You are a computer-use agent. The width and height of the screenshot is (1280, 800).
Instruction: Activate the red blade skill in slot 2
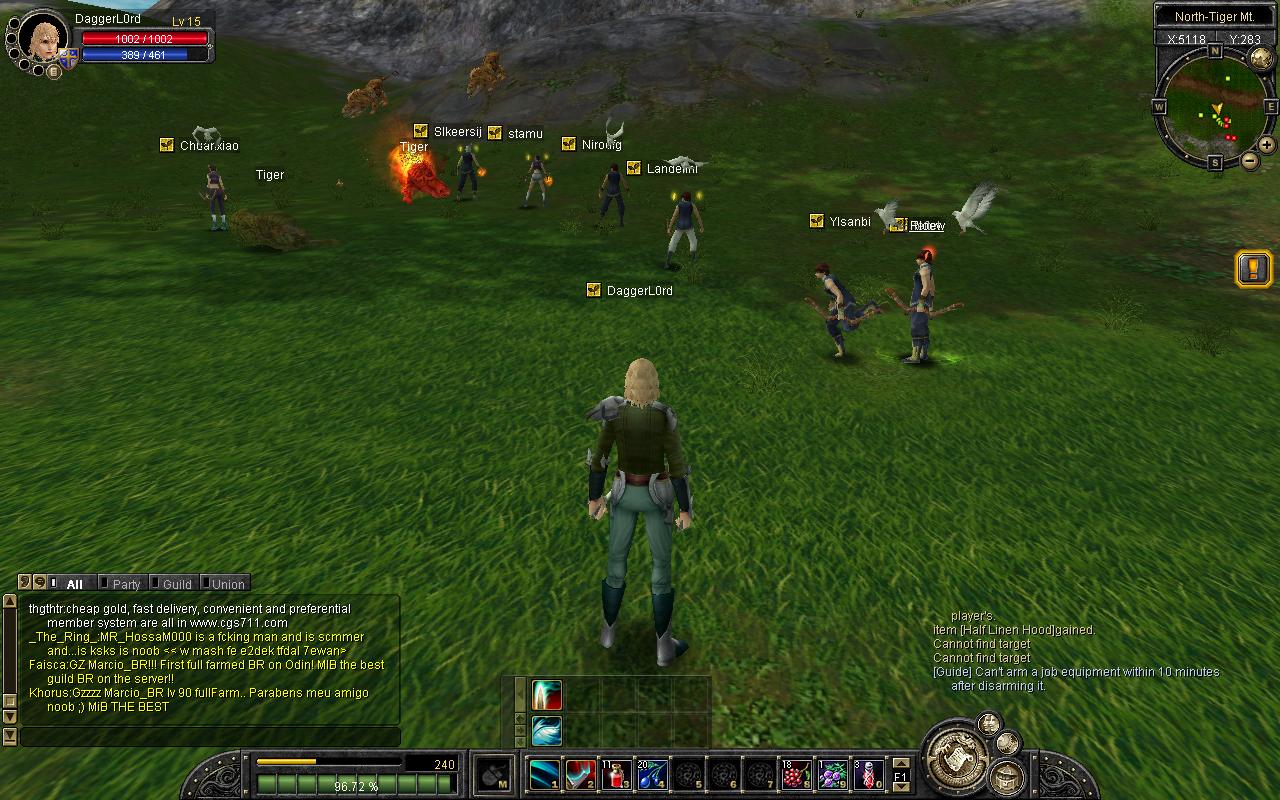pyautogui.click(x=580, y=775)
